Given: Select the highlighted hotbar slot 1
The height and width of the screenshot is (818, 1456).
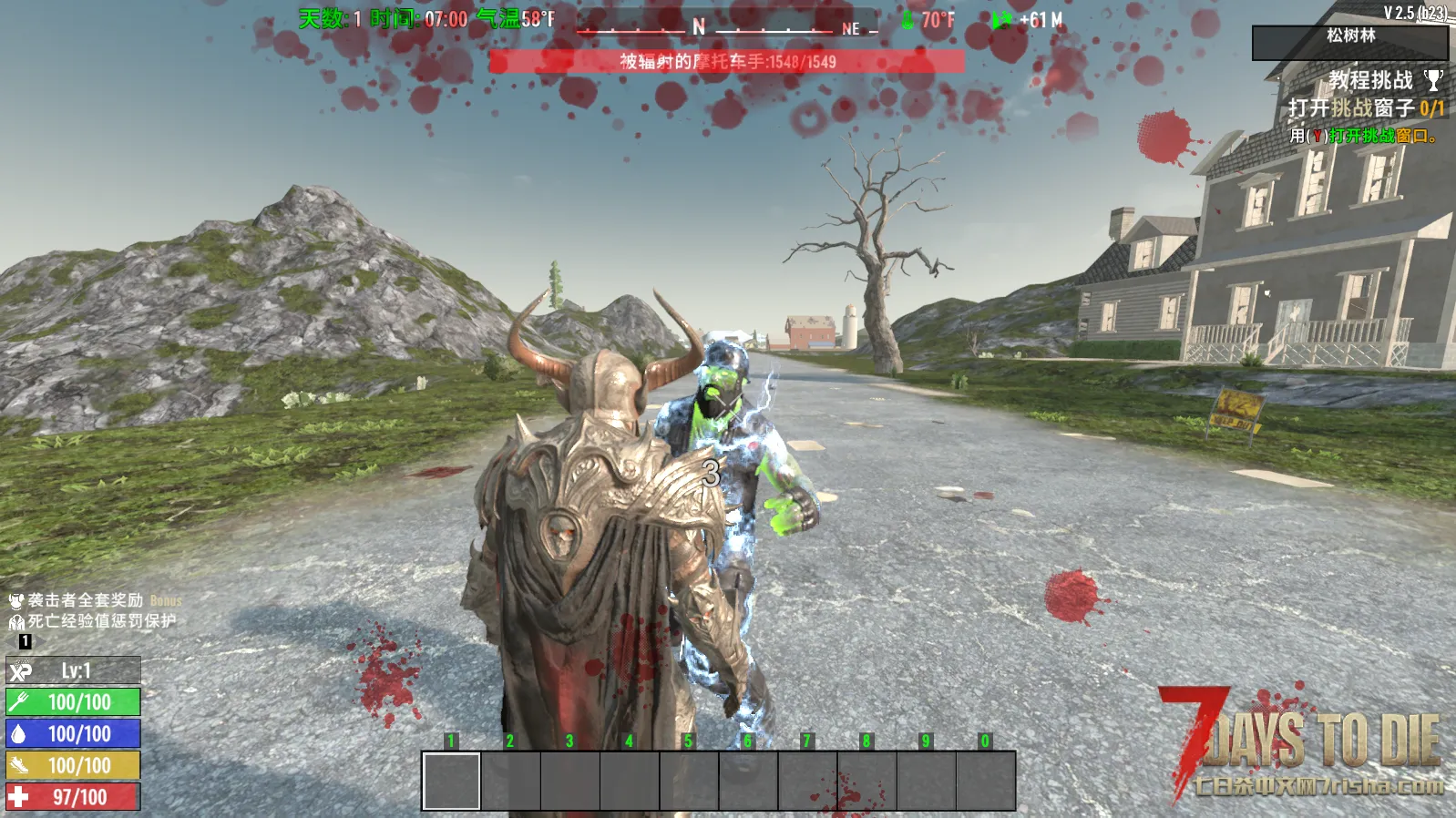Looking at the screenshot, I should (451, 781).
